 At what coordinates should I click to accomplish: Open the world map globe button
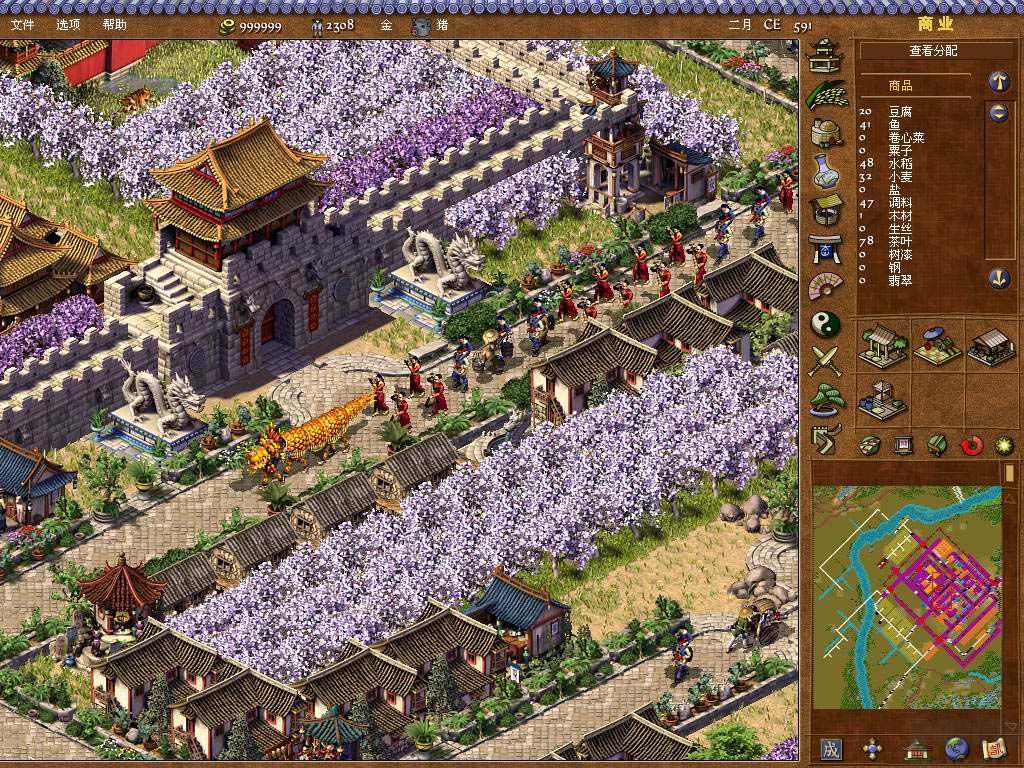(956, 748)
